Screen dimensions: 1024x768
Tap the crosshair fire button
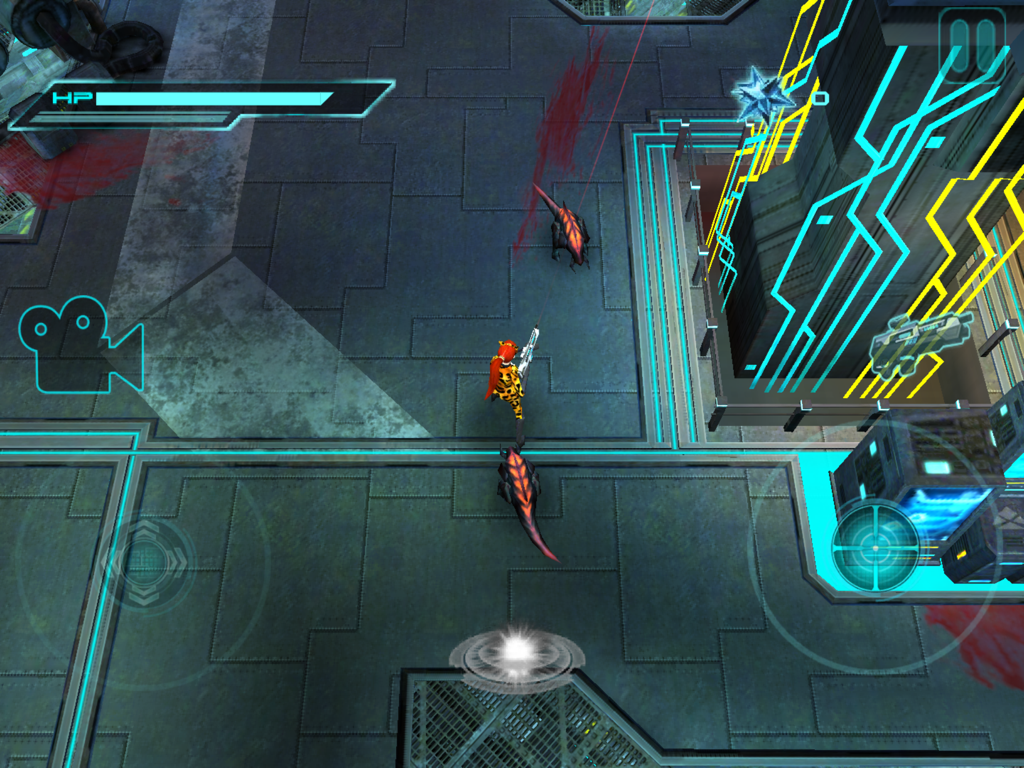875,547
